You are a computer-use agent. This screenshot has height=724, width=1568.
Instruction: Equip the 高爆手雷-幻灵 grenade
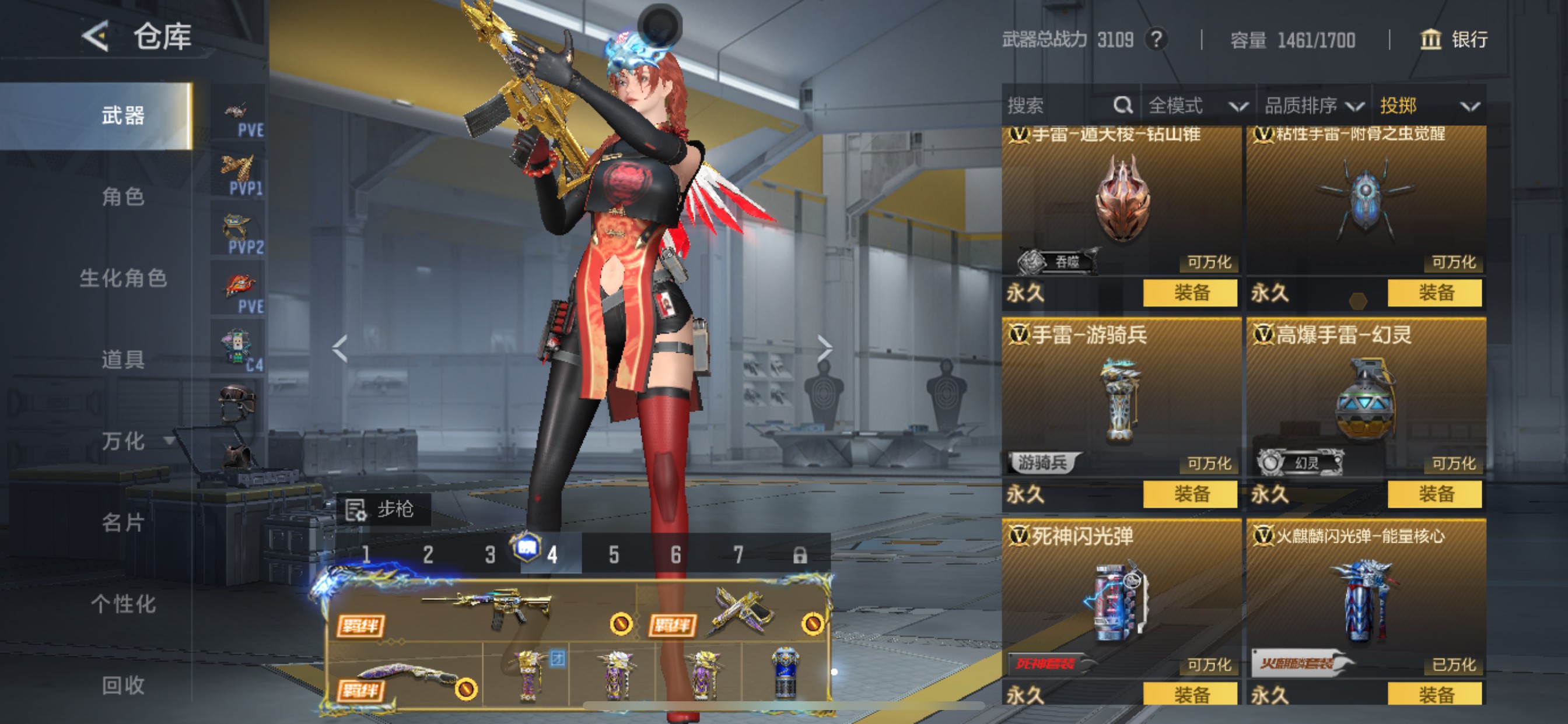(1434, 493)
